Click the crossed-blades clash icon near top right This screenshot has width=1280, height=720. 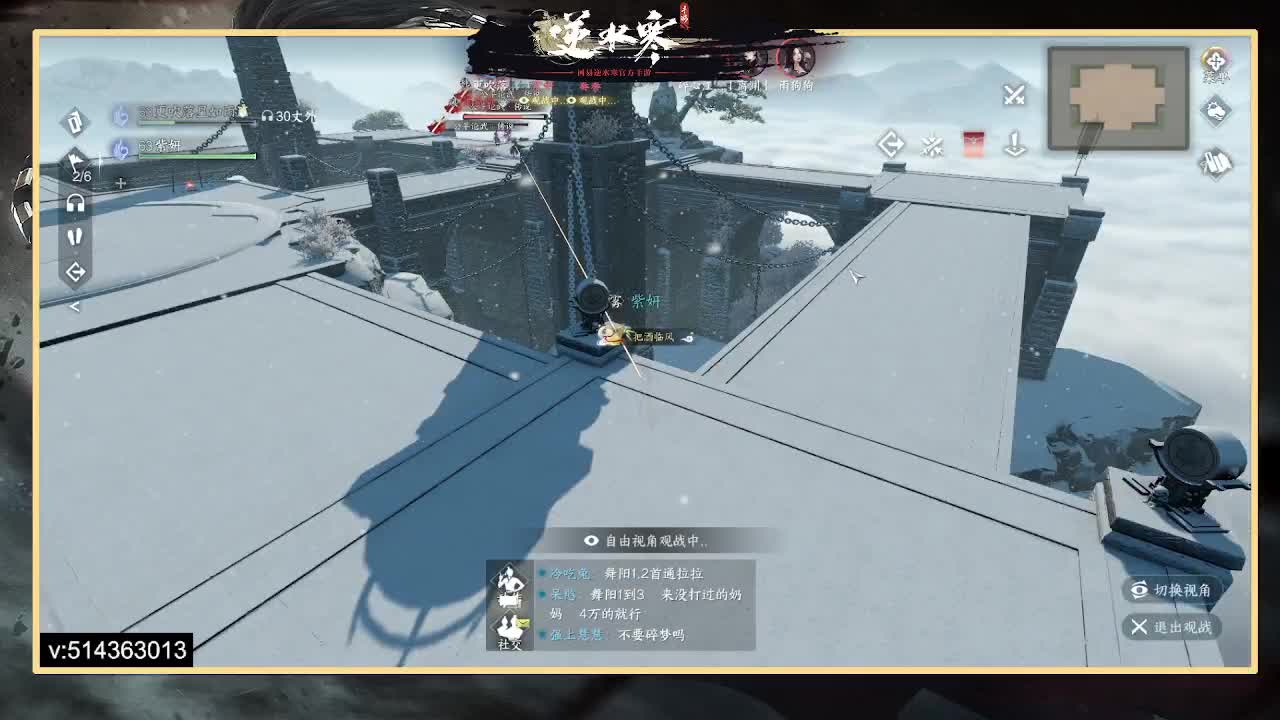(932, 145)
